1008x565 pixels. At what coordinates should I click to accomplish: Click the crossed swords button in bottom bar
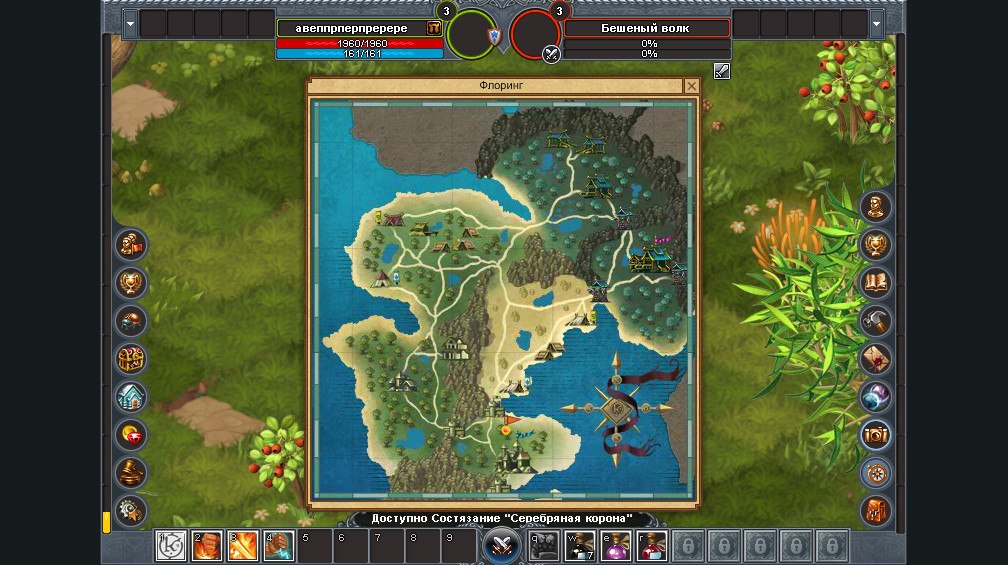pyautogui.click(x=500, y=546)
